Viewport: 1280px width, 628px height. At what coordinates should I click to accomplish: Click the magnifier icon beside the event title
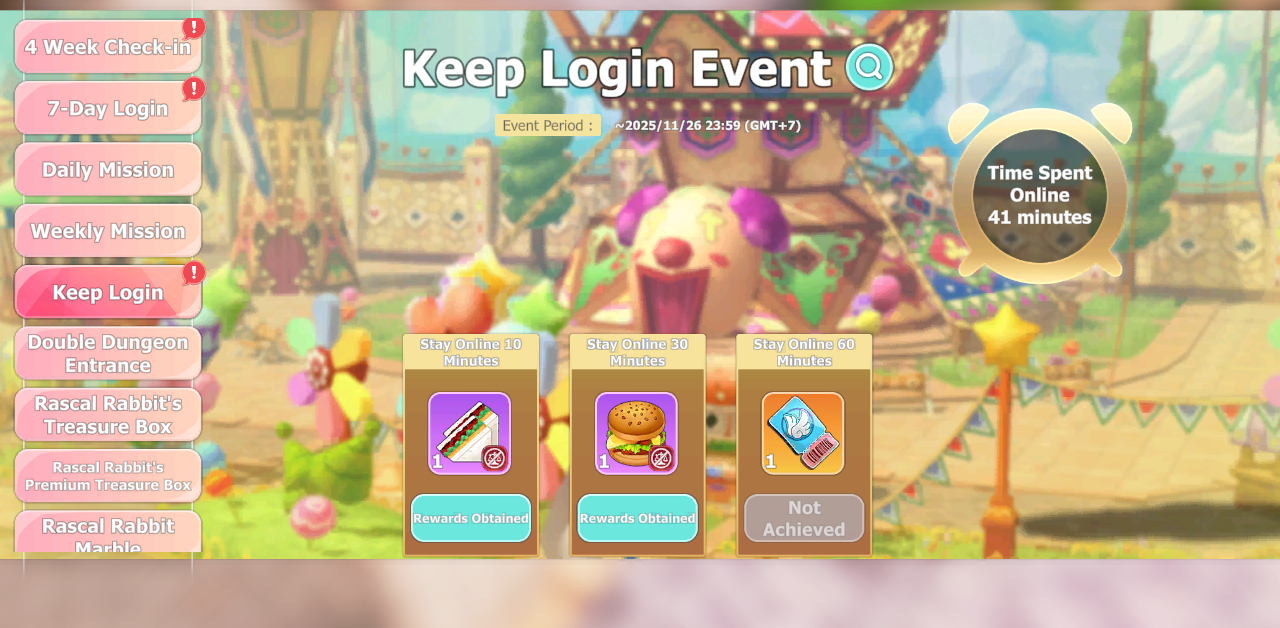(x=869, y=67)
